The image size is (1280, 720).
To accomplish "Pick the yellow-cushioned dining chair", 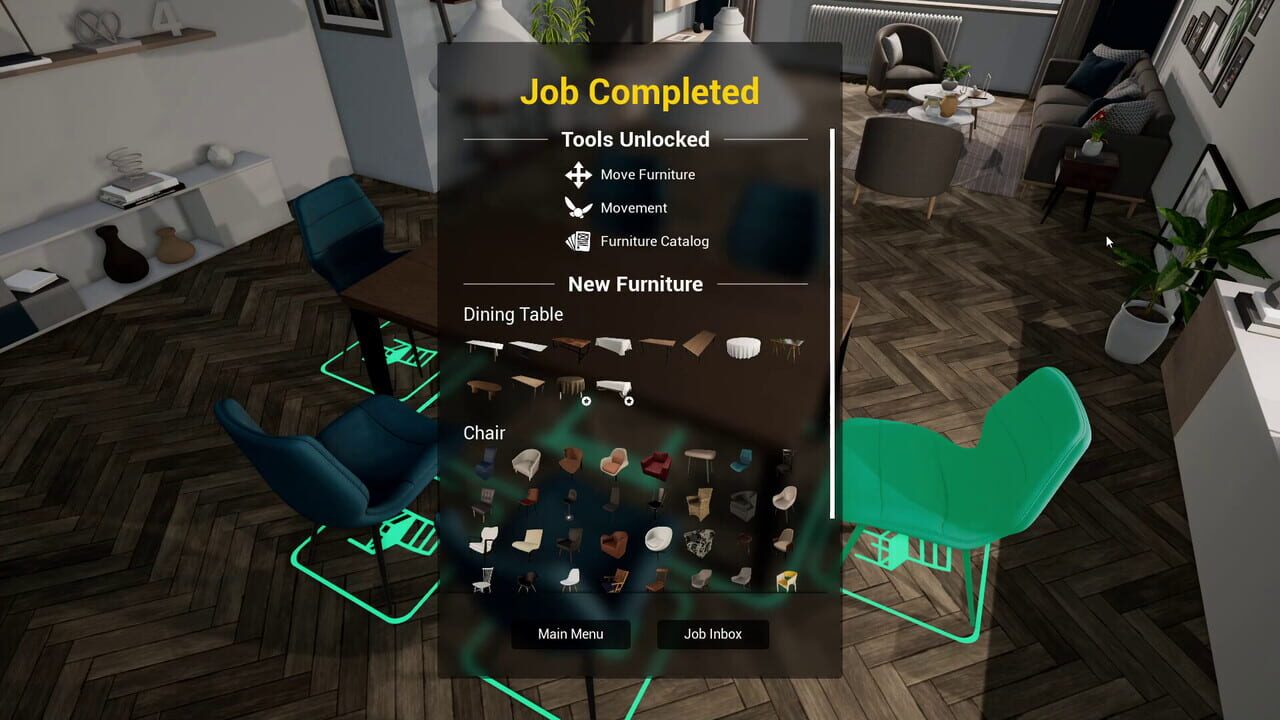I will (787, 578).
